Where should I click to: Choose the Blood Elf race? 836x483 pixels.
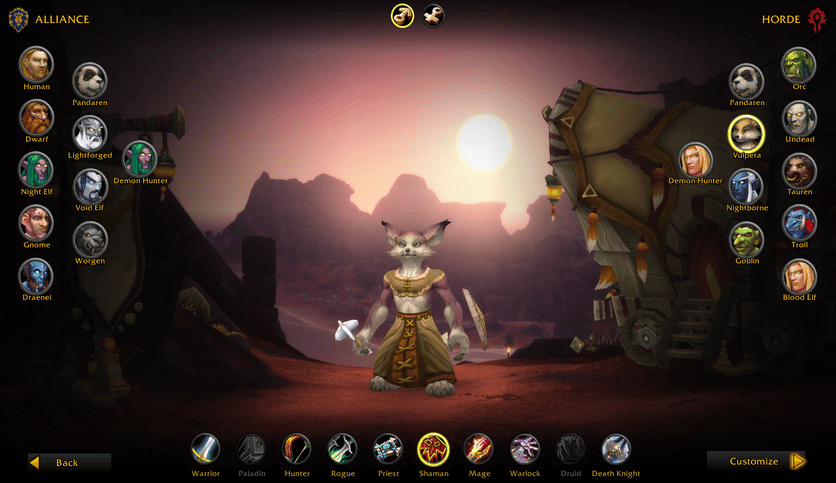coord(799,276)
